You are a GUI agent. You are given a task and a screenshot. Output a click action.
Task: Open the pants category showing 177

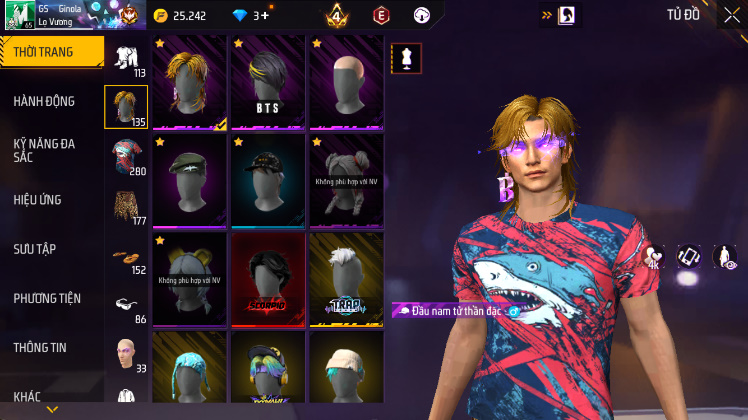coord(126,206)
